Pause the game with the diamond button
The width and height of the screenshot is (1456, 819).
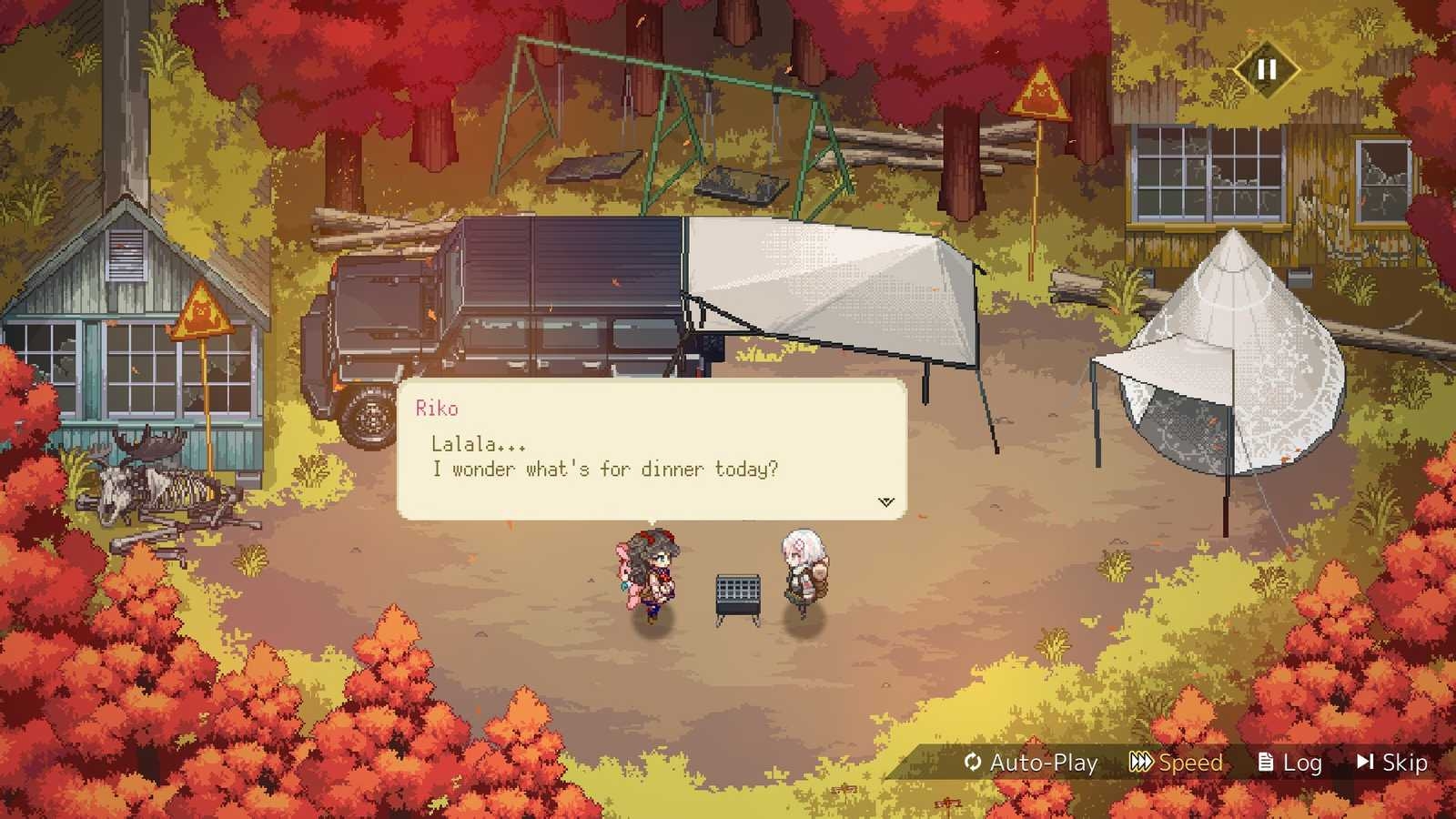point(1266,69)
